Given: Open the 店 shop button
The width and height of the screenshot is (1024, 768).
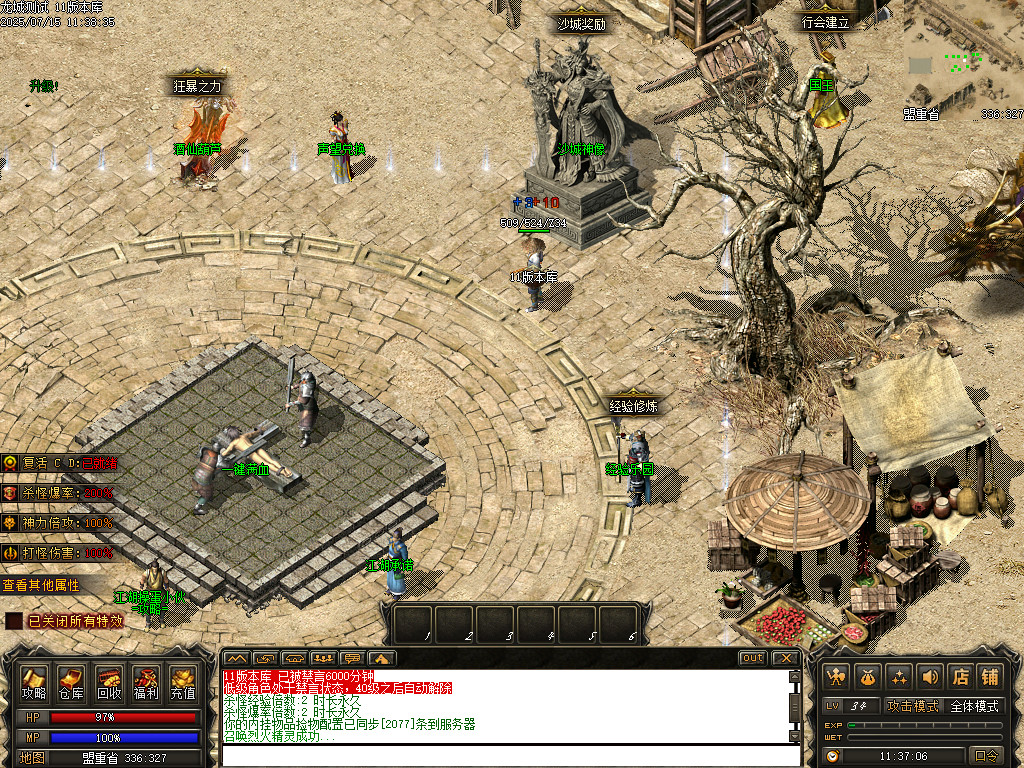Looking at the screenshot, I should [960, 677].
